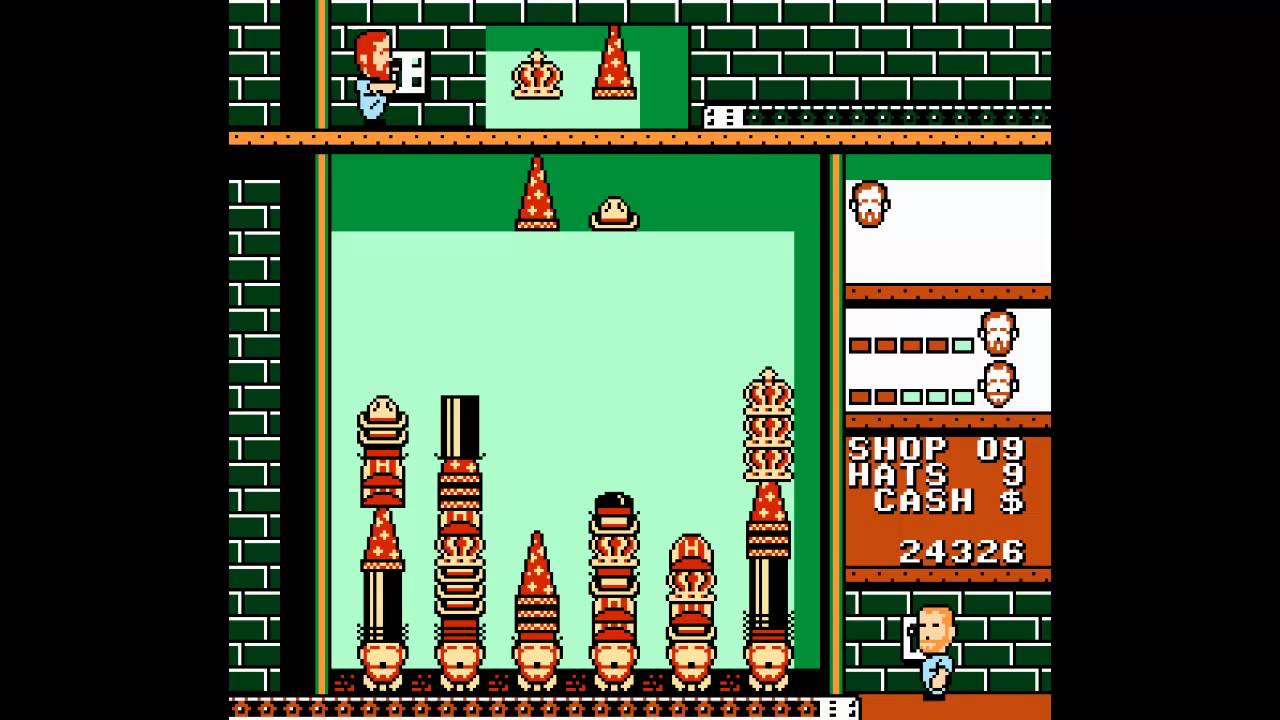Screen dimensions: 1280x720
Task: Select the wizard hat in the next-hats preview
Action: pyautogui.click(x=614, y=64)
